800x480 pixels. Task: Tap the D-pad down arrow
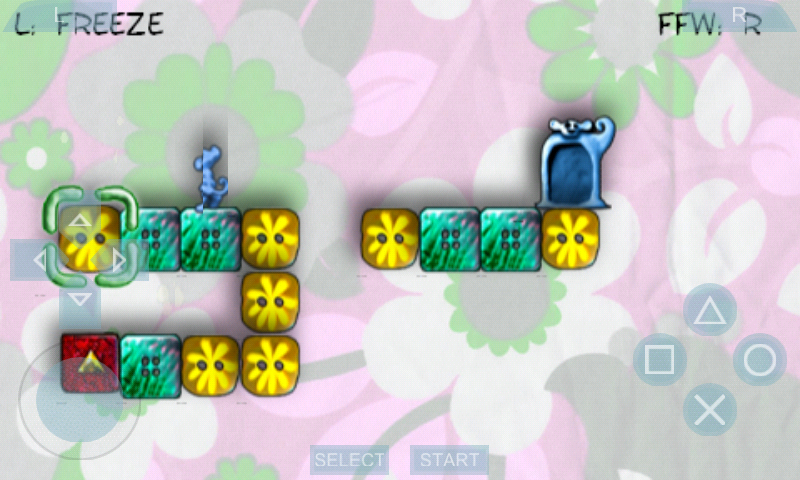[80, 300]
